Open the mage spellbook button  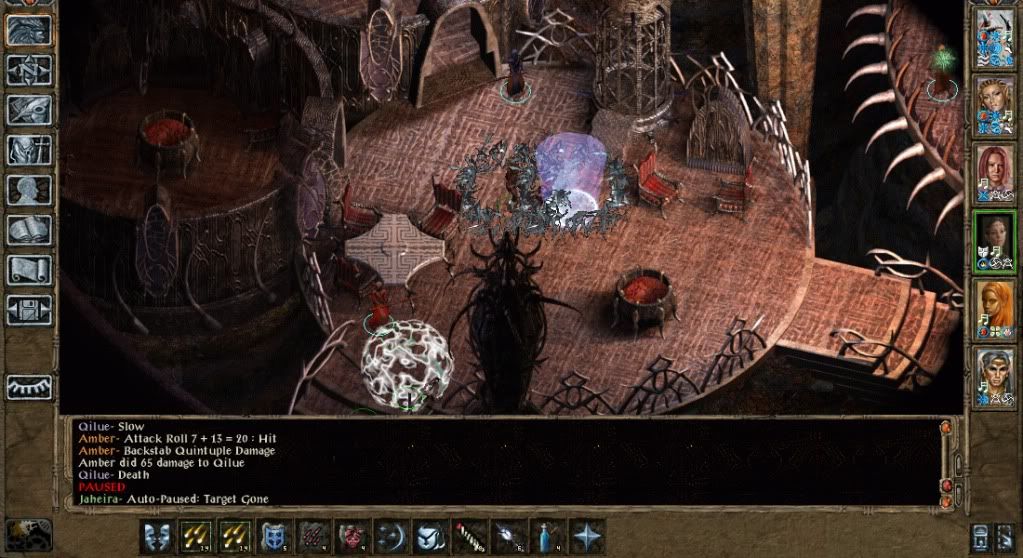click(28, 230)
